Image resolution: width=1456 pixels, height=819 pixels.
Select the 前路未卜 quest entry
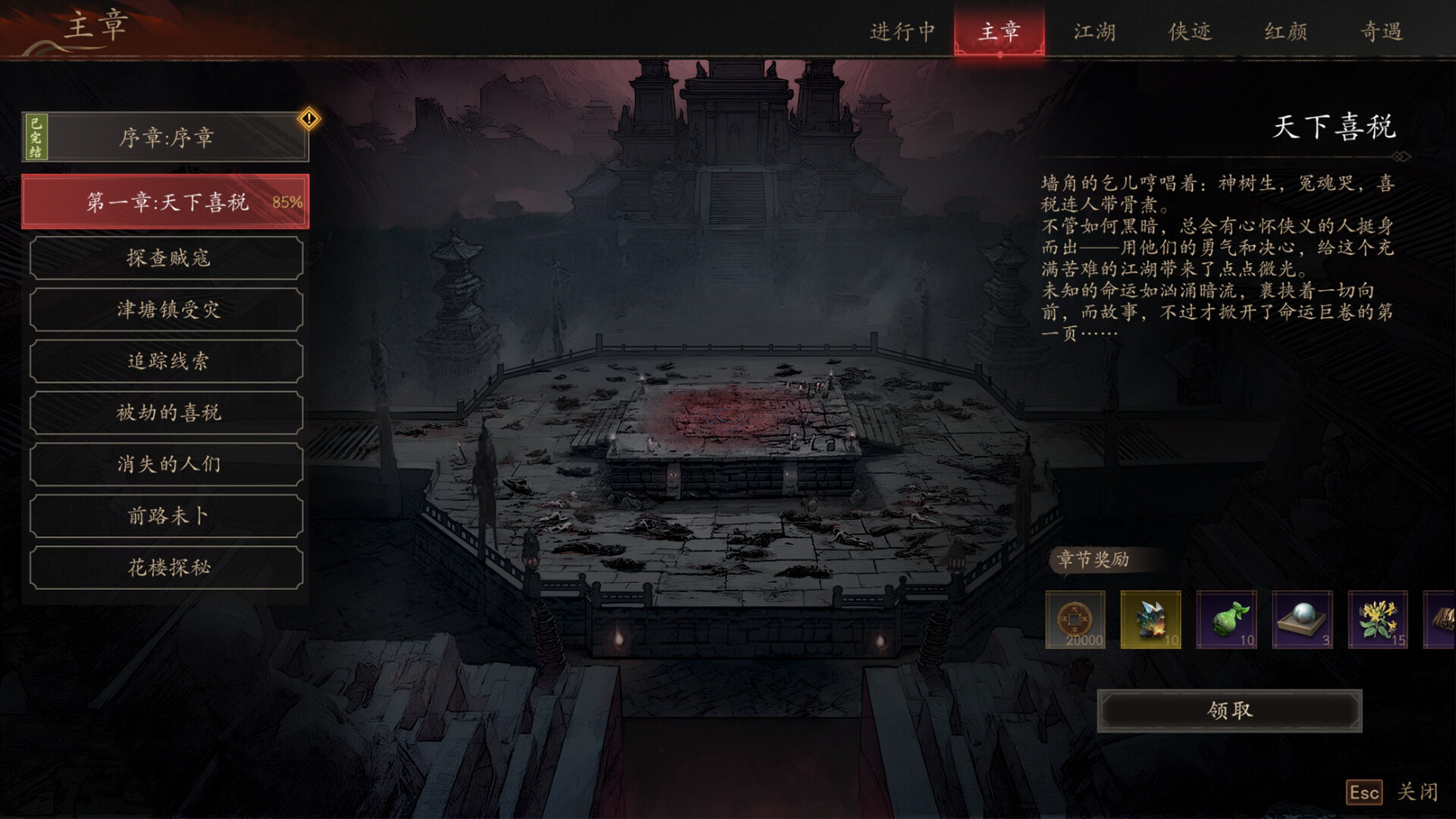167,516
